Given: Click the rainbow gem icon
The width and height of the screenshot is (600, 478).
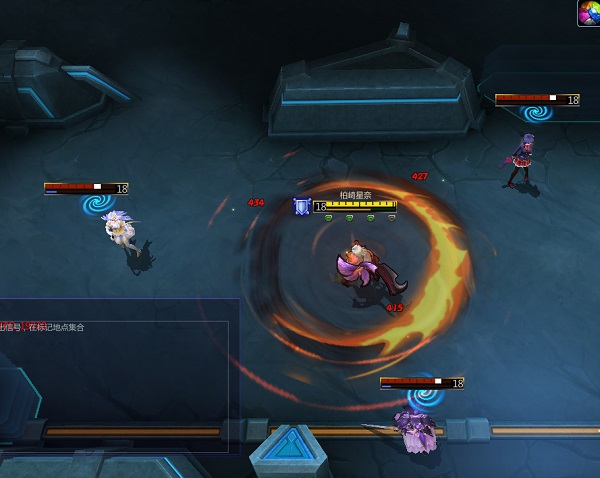Looking at the screenshot, I should (x=589, y=12).
